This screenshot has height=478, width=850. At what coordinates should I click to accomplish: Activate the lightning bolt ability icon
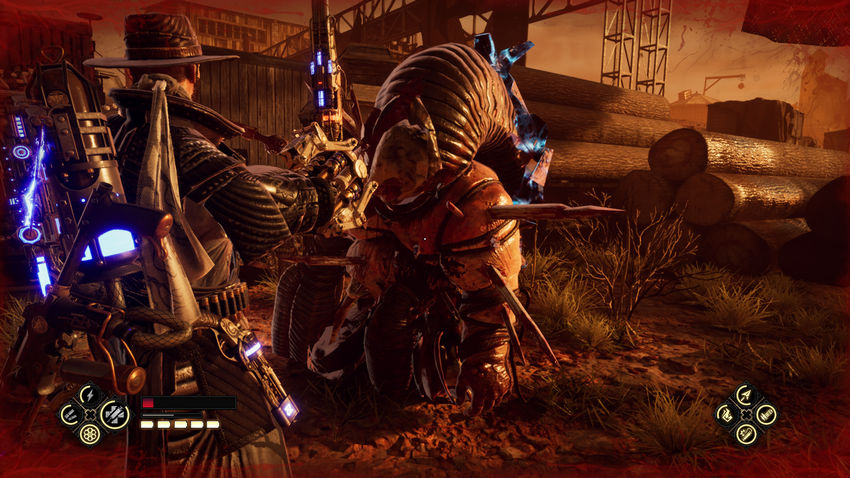pyautogui.click(x=90, y=395)
